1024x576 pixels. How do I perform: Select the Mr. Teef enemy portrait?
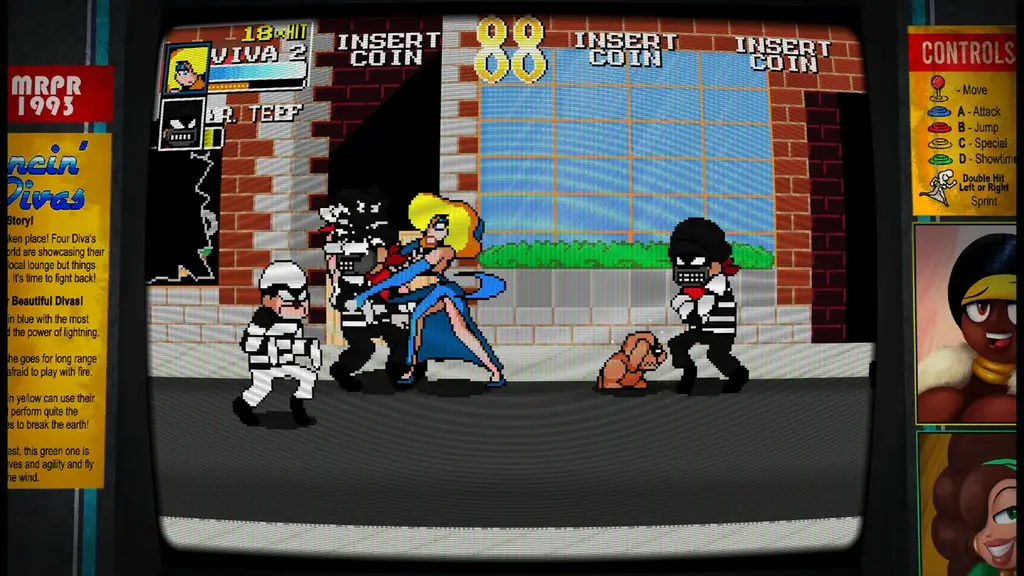click(183, 124)
